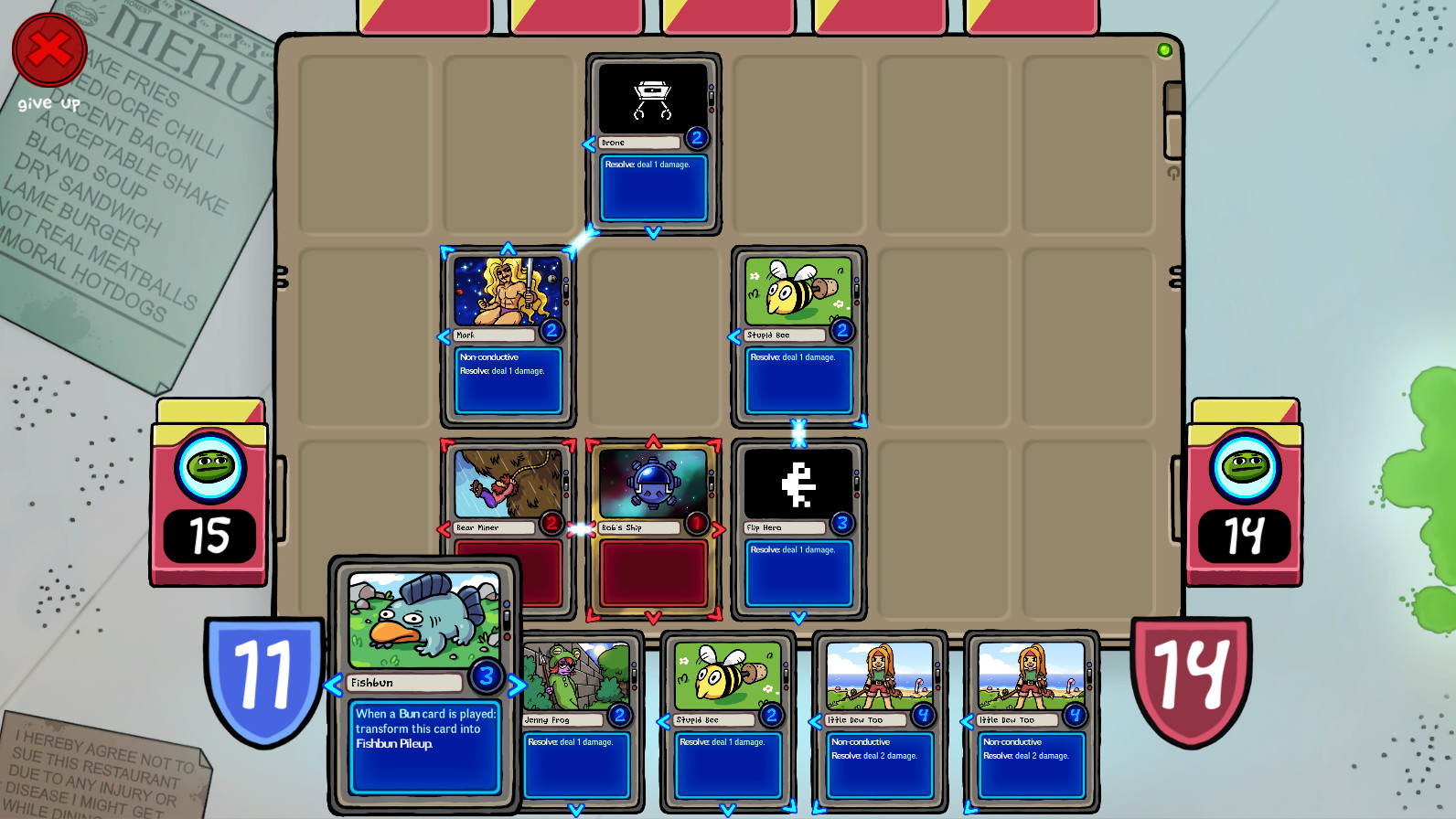This screenshot has width=1456, height=819.
Task: Select Bob's Ship card in the center
Action: pos(652,483)
